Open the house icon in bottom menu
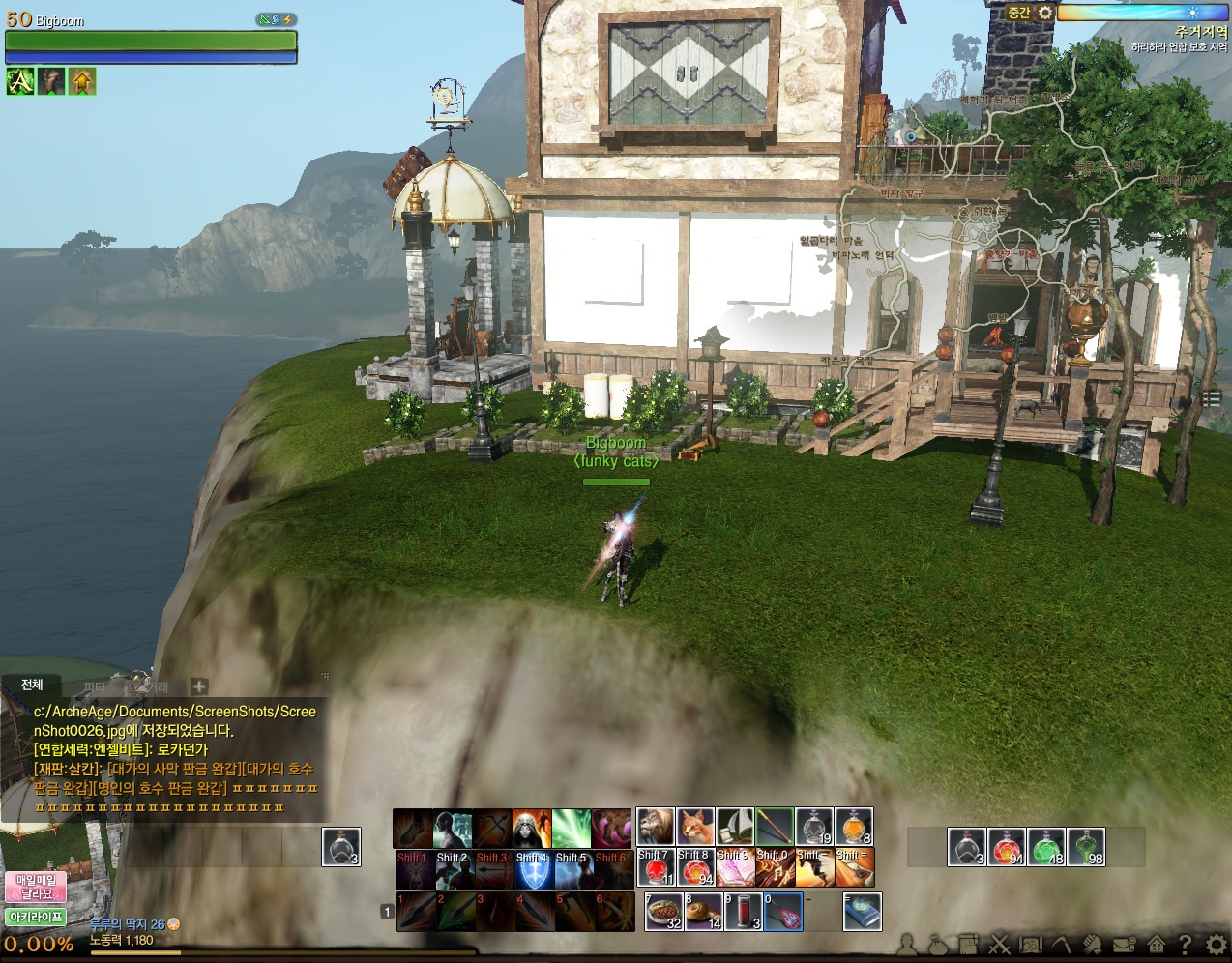 tap(1156, 944)
